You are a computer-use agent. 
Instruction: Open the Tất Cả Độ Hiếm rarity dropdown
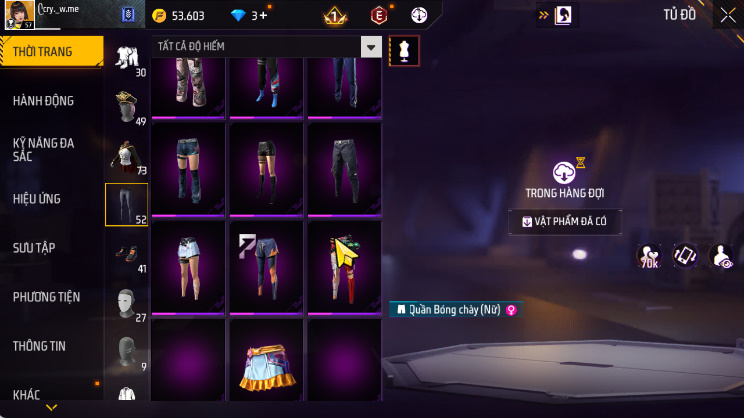(371, 47)
